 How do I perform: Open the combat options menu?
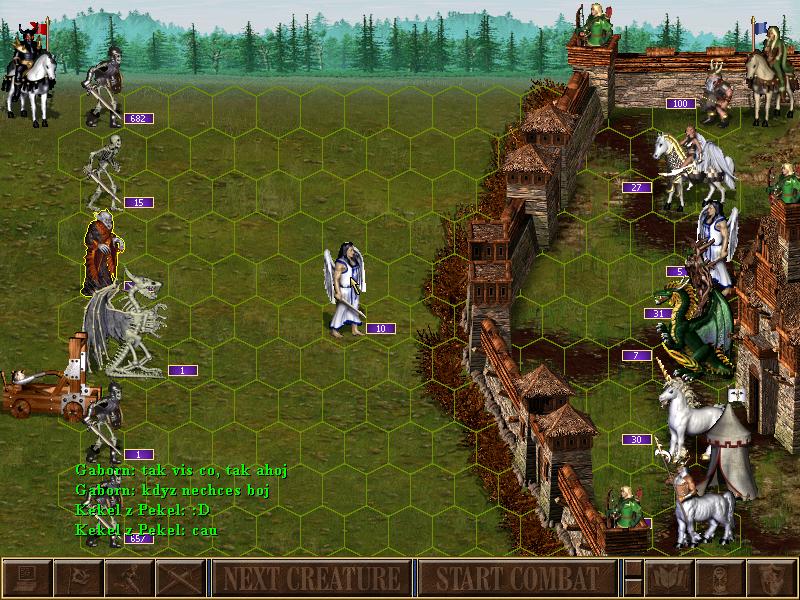point(27,578)
